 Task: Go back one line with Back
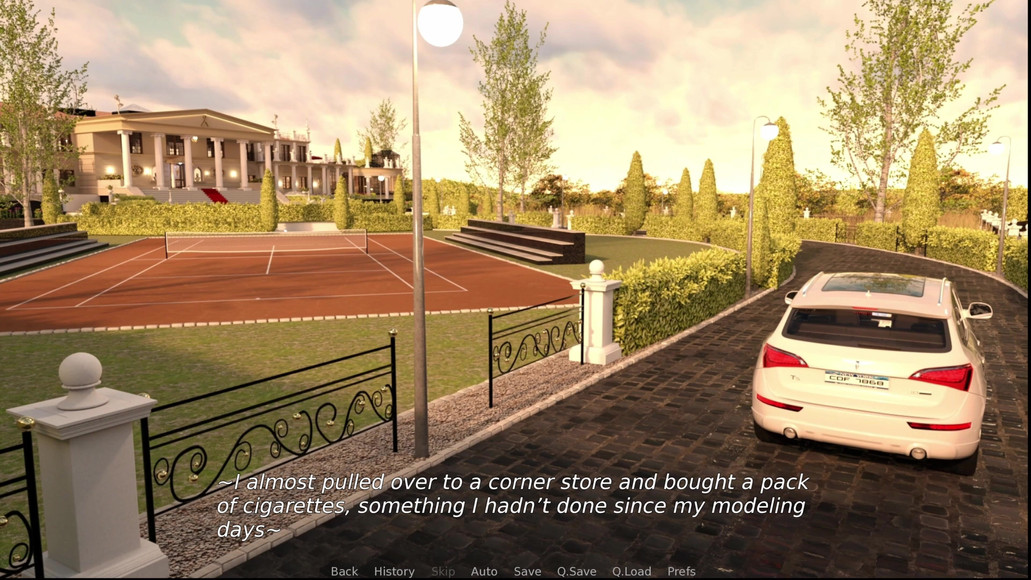(x=344, y=571)
